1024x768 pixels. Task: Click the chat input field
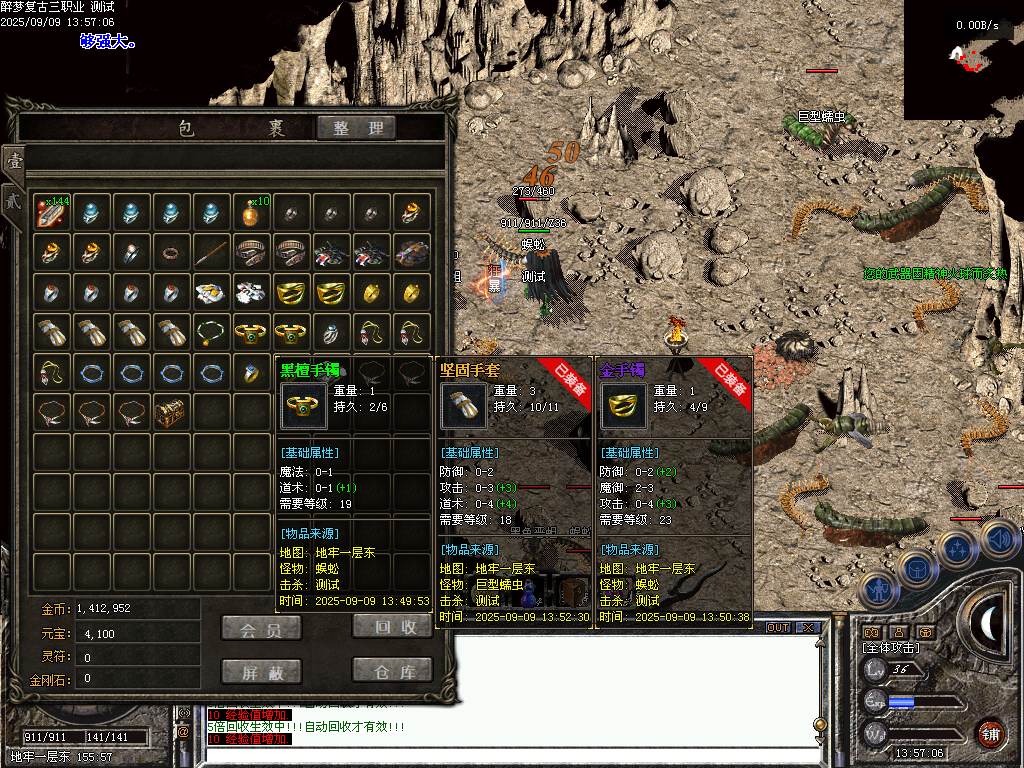(500, 757)
